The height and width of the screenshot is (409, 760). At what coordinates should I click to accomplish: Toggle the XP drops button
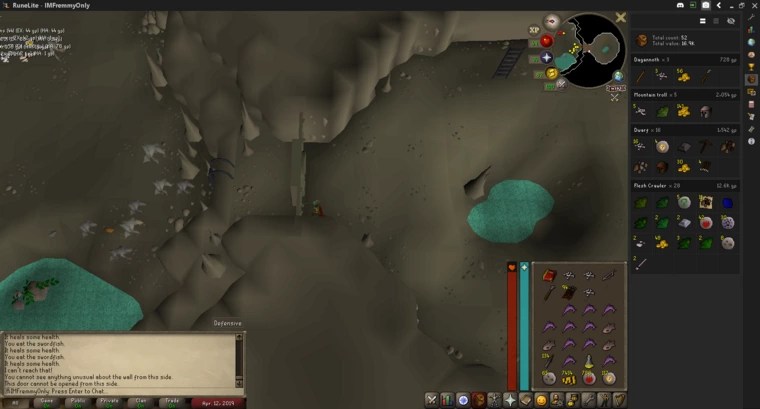[x=533, y=29]
